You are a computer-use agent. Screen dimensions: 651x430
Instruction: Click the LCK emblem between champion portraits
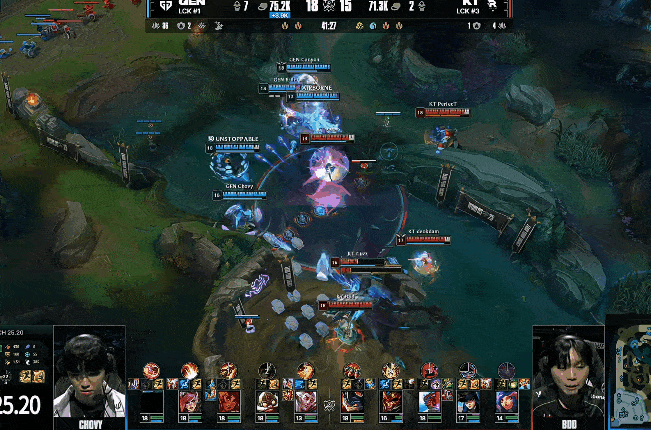click(x=327, y=404)
